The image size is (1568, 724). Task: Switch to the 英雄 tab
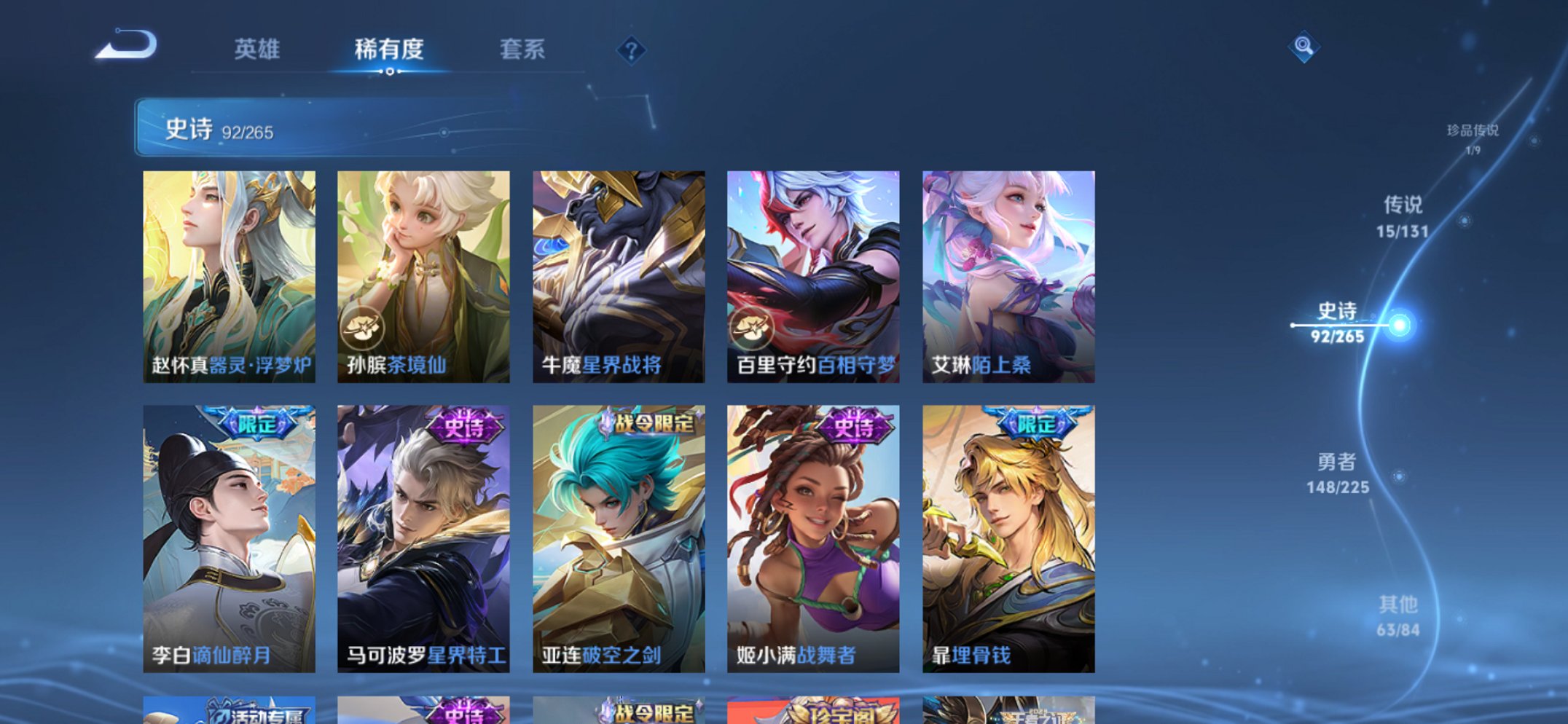click(x=259, y=51)
